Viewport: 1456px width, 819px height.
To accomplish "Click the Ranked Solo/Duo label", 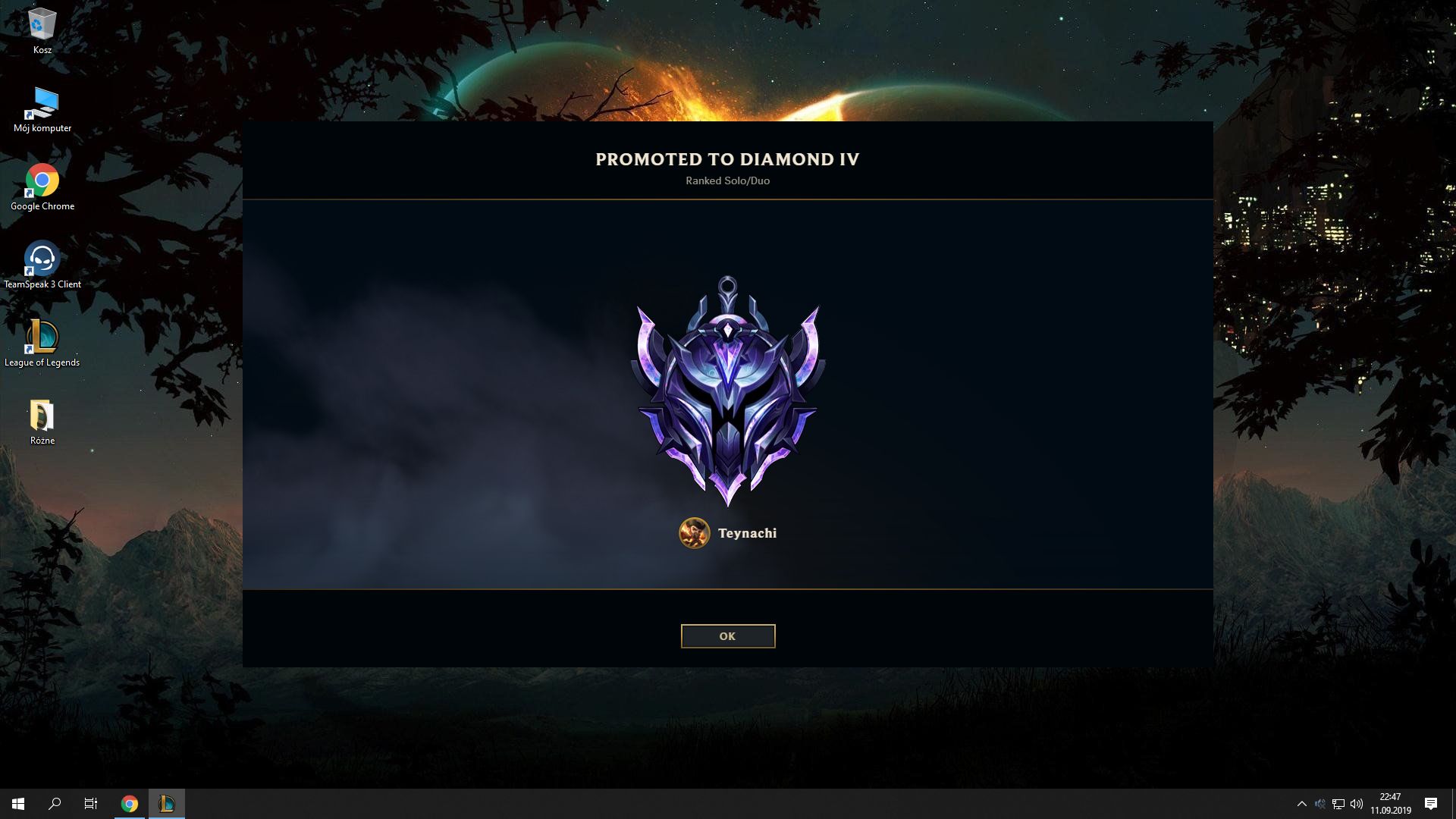I will pos(727,180).
